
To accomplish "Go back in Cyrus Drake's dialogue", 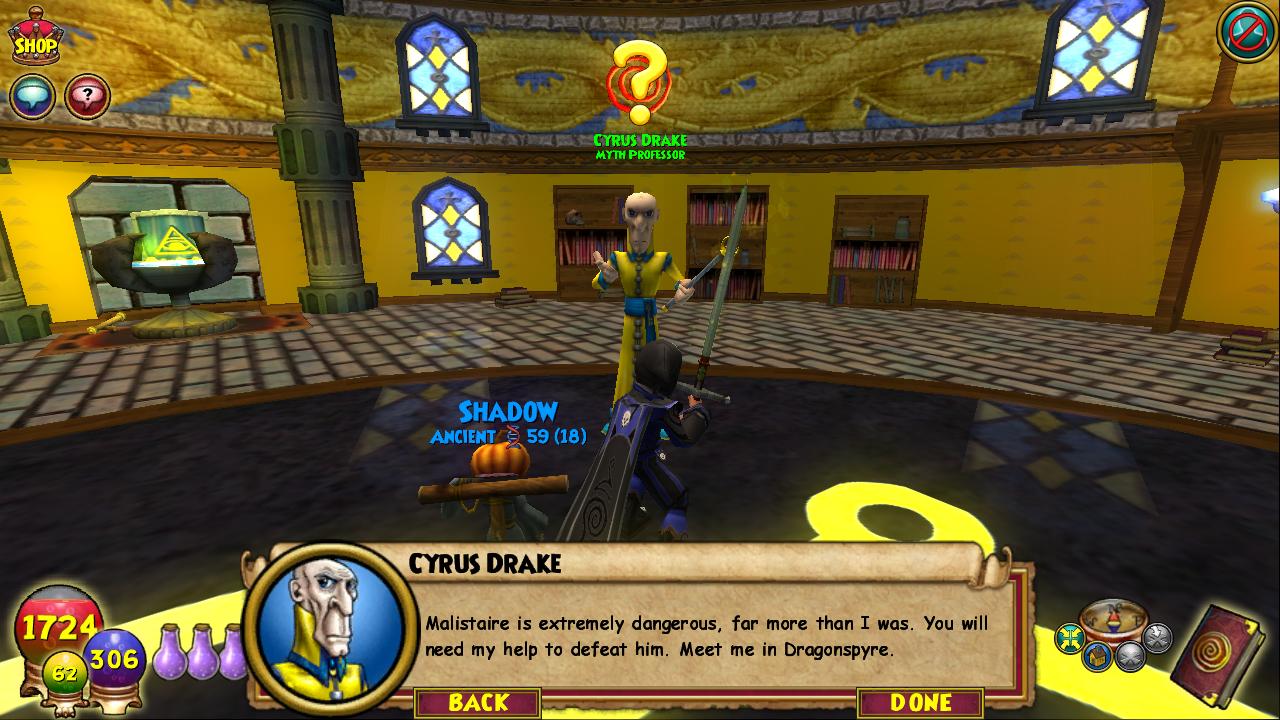I will tap(478, 702).
